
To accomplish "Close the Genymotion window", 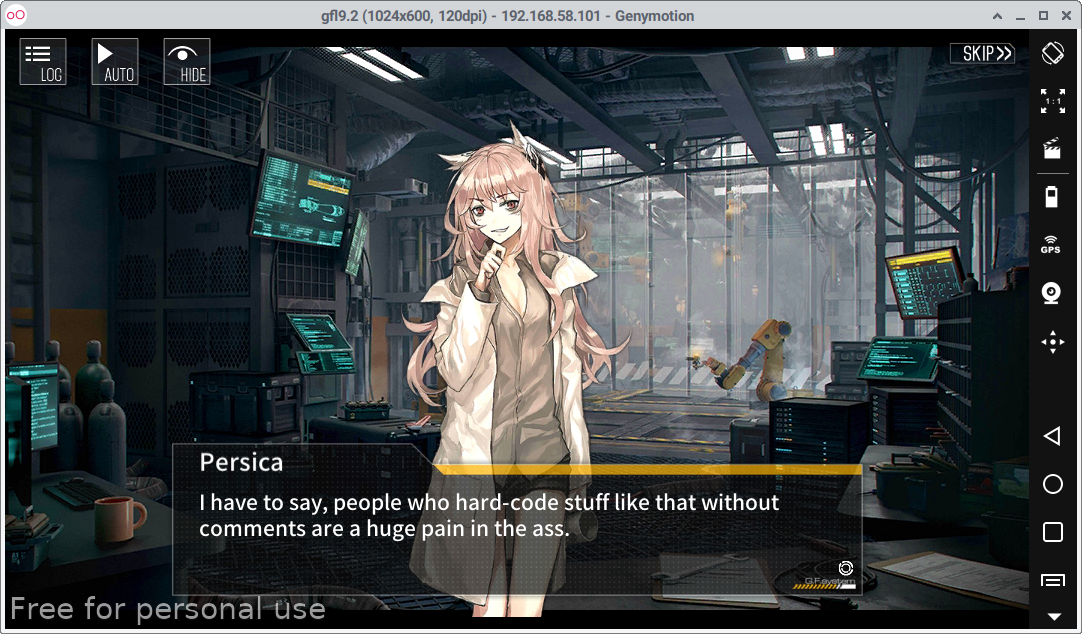I will 1067,16.
